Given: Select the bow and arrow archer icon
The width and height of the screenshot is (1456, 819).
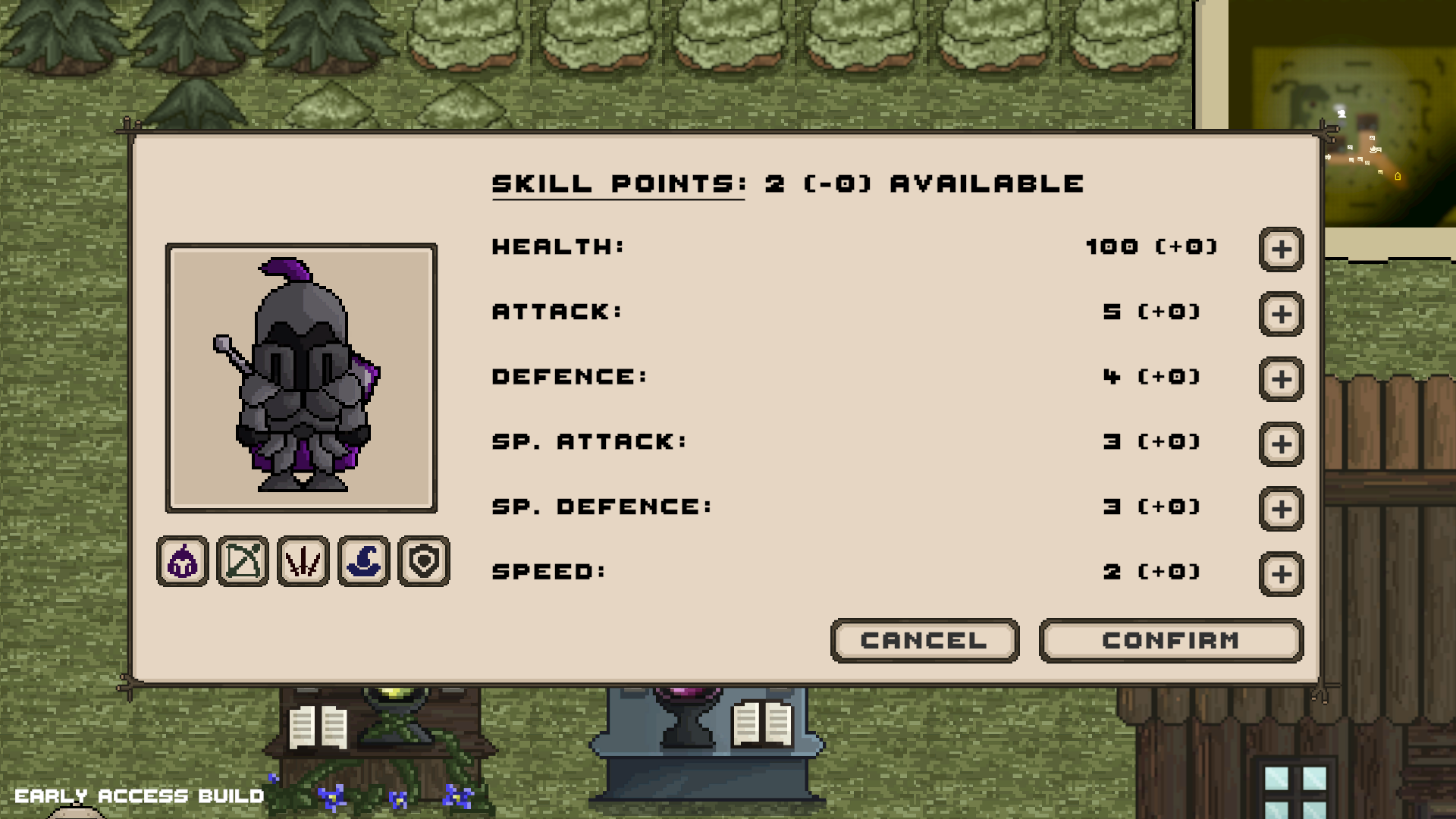Looking at the screenshot, I should click(x=242, y=561).
